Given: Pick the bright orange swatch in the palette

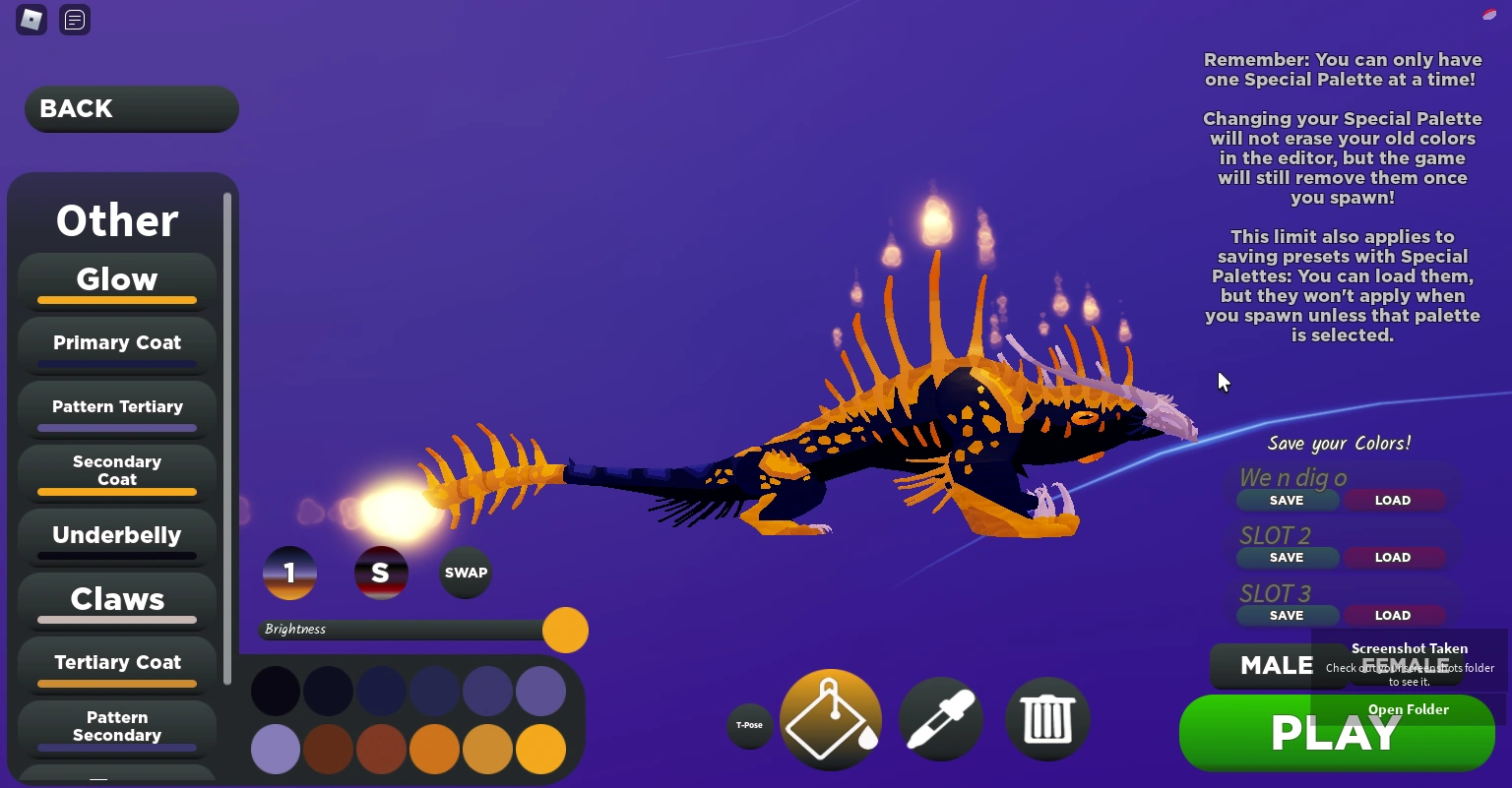Looking at the screenshot, I should point(540,749).
